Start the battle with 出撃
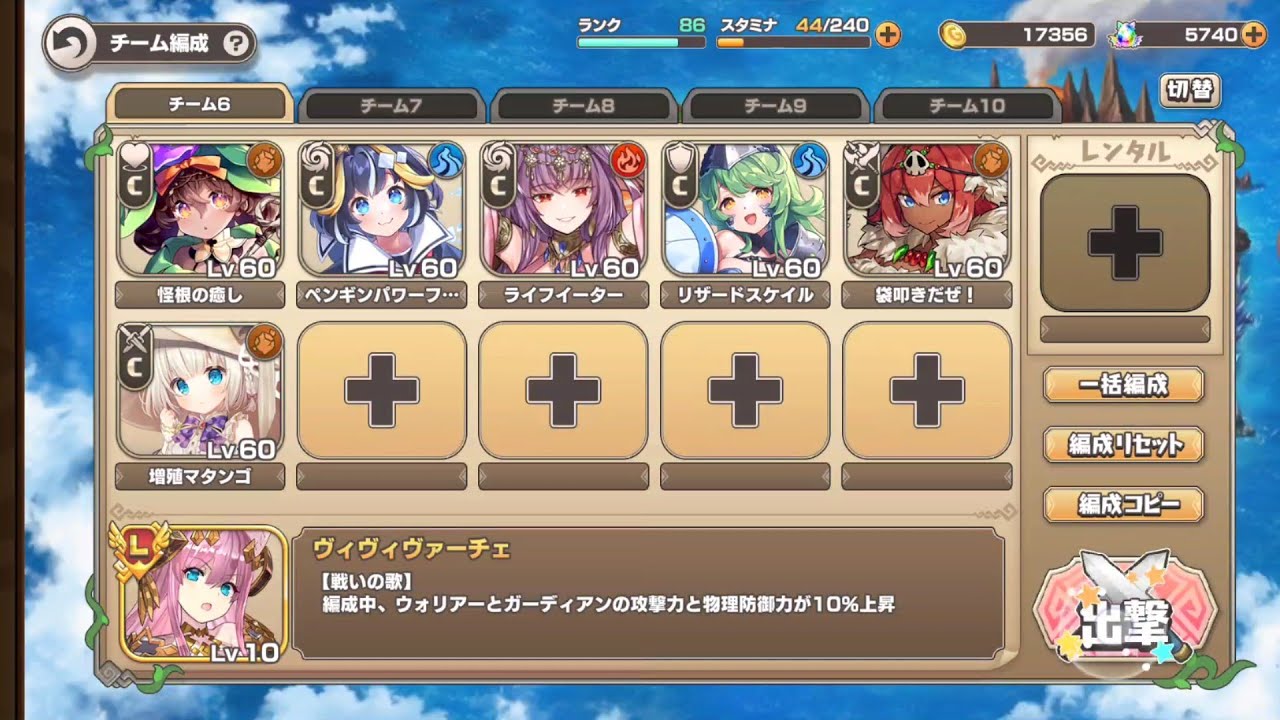Screen dimensions: 1280x720 [x=1124, y=618]
